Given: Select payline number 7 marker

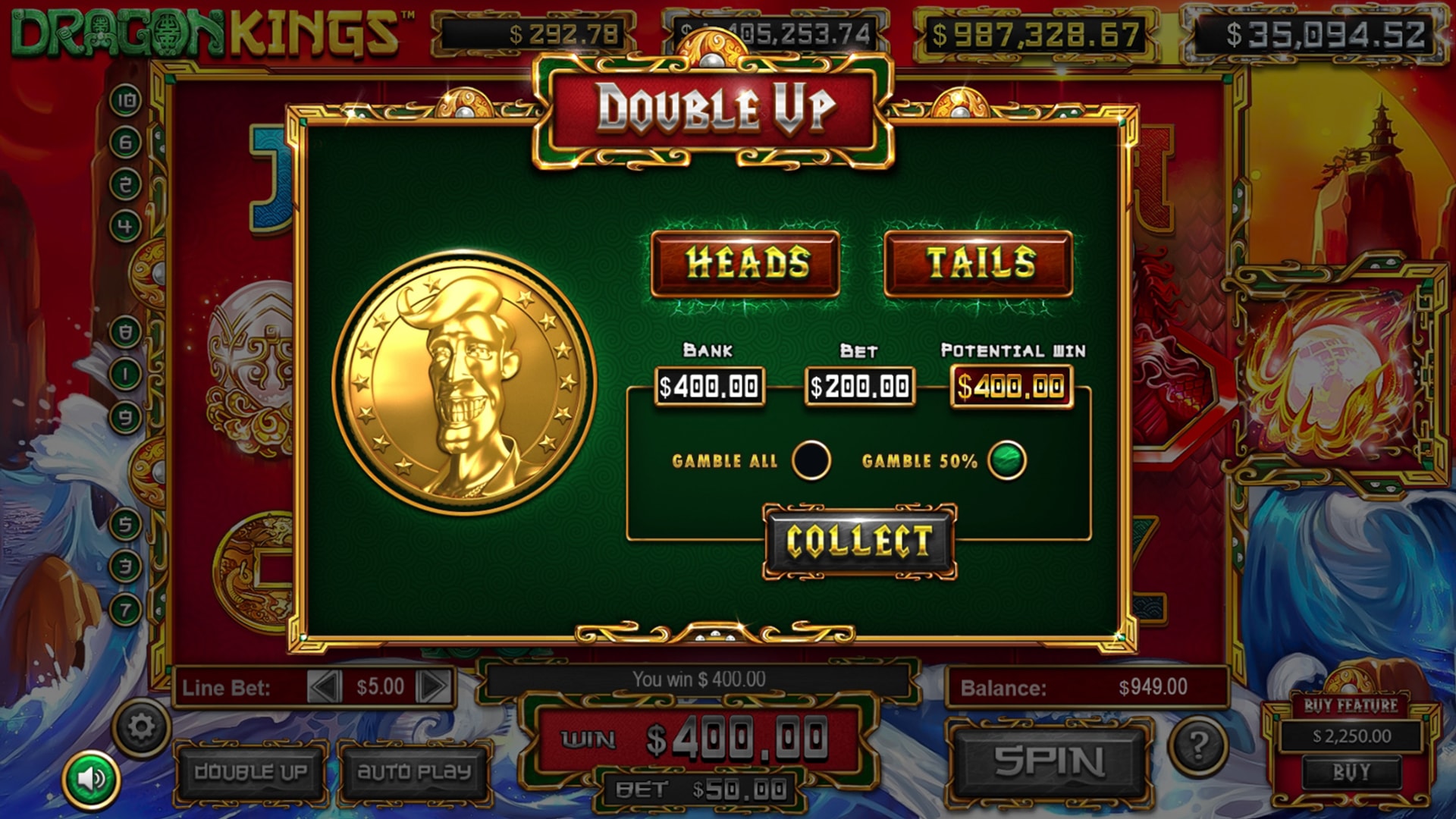Looking at the screenshot, I should point(126,609).
